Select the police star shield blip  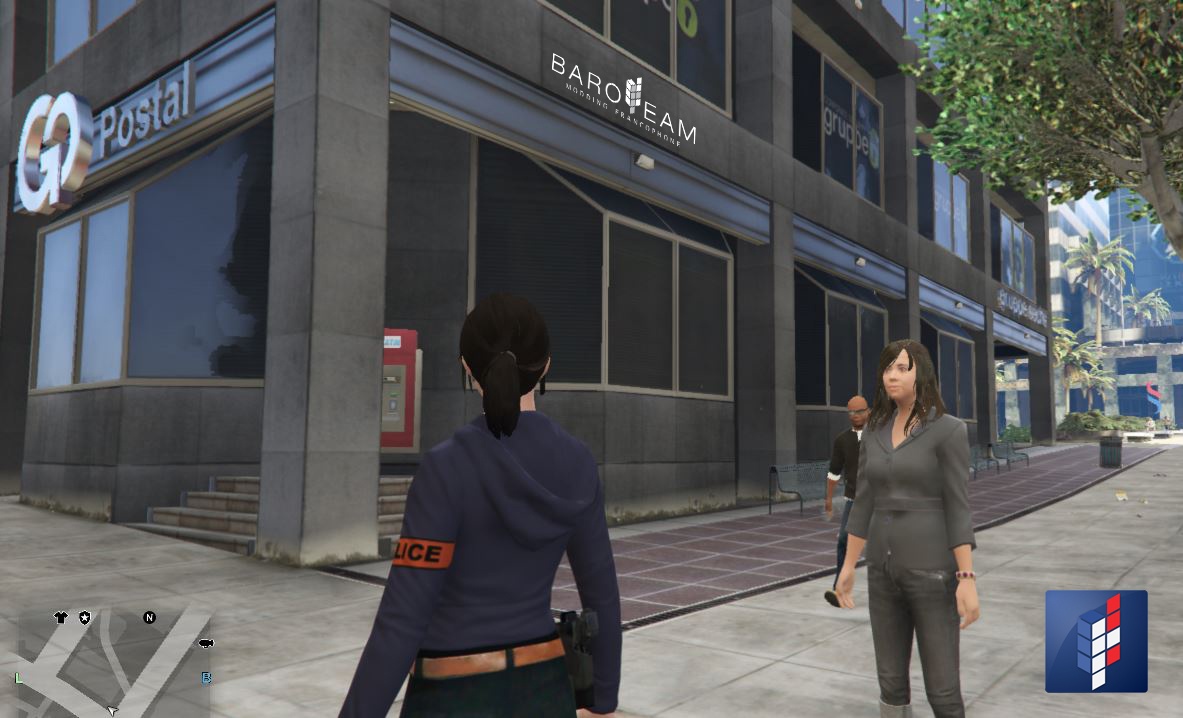click(85, 618)
